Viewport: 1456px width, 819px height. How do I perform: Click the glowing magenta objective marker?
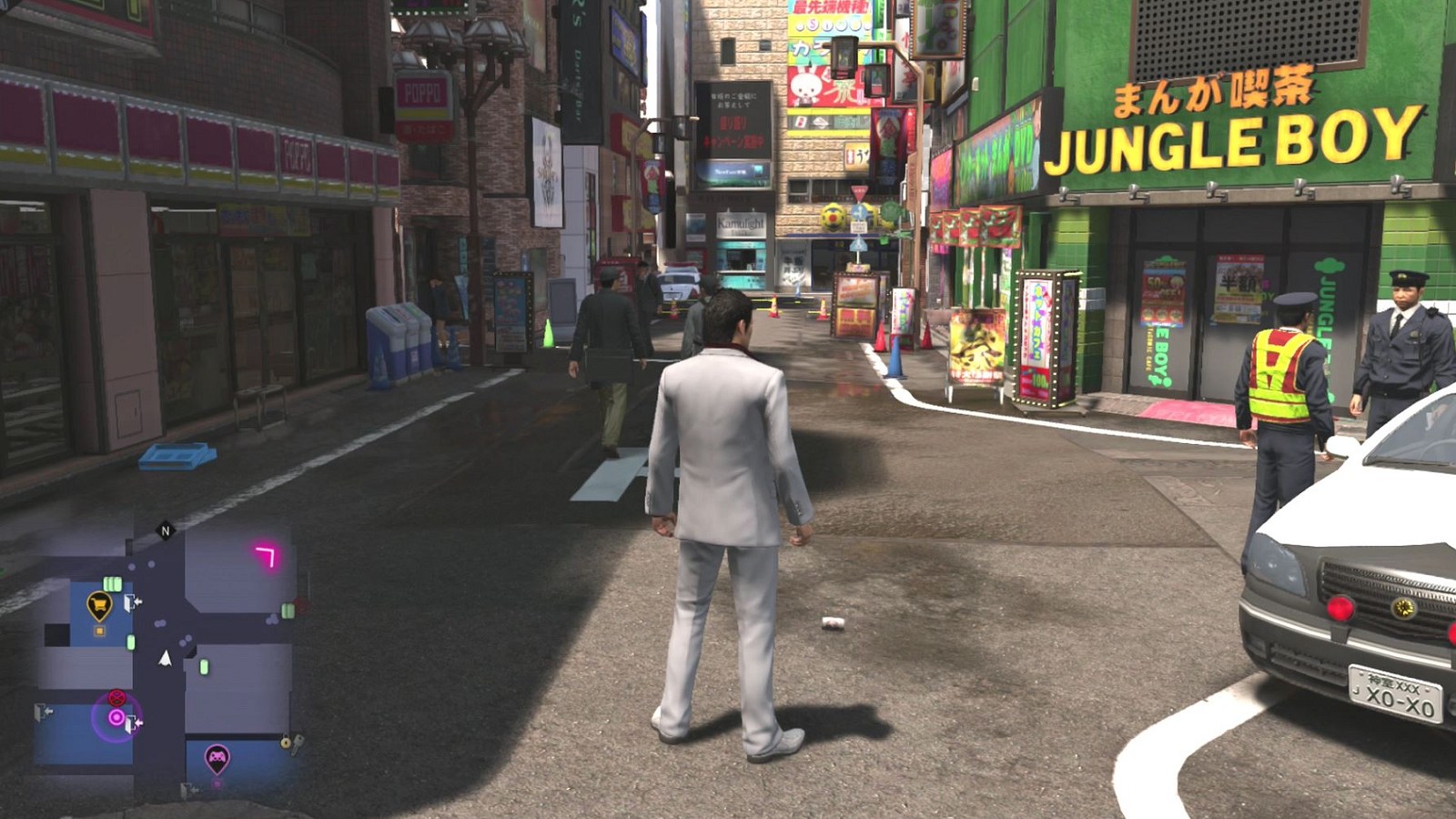click(116, 718)
